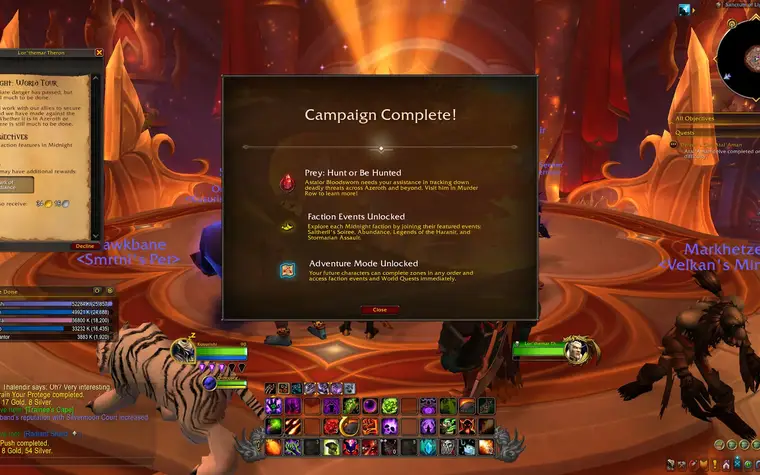The height and width of the screenshot is (475, 760).
Task: Click the Faction Events Unlocked icon
Action: [x=288, y=227]
